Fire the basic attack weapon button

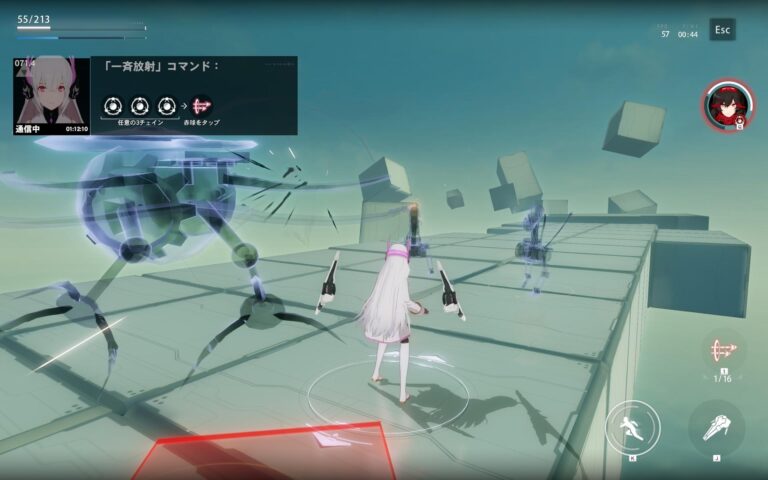pyautogui.click(x=716, y=427)
